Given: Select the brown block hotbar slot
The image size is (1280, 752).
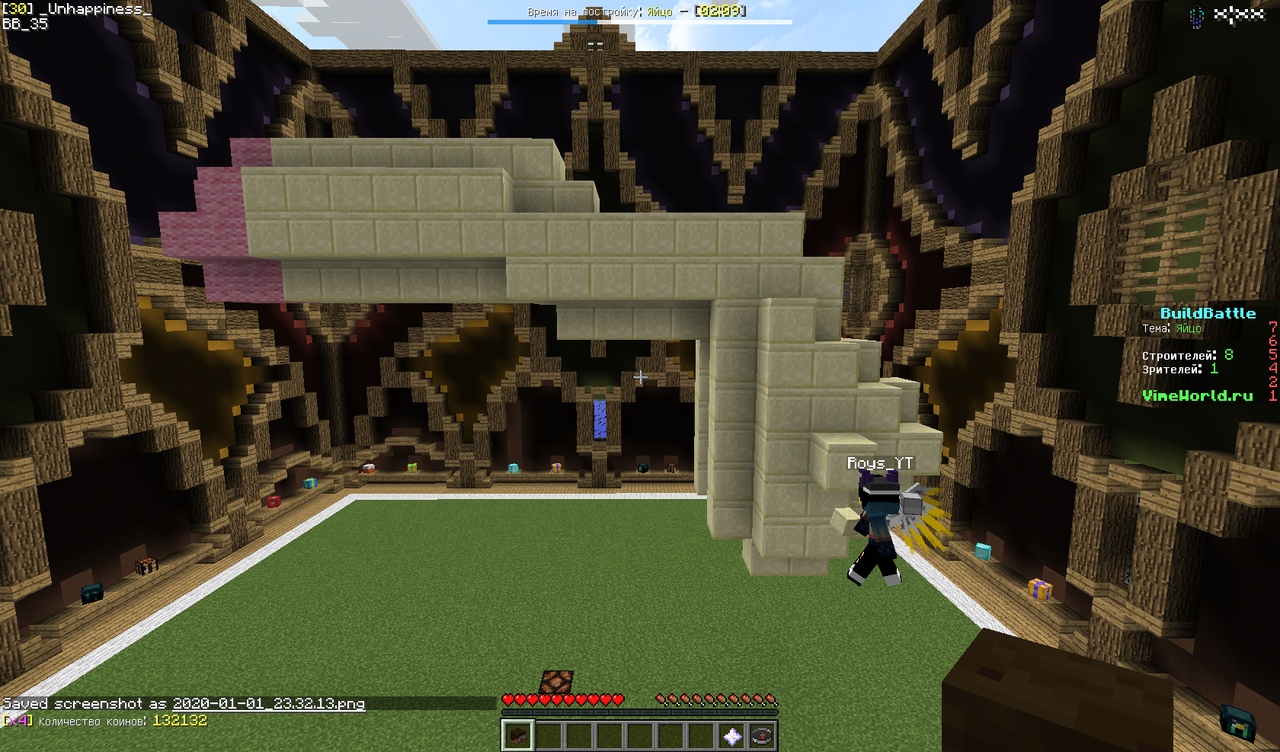Looking at the screenshot, I should [517, 735].
